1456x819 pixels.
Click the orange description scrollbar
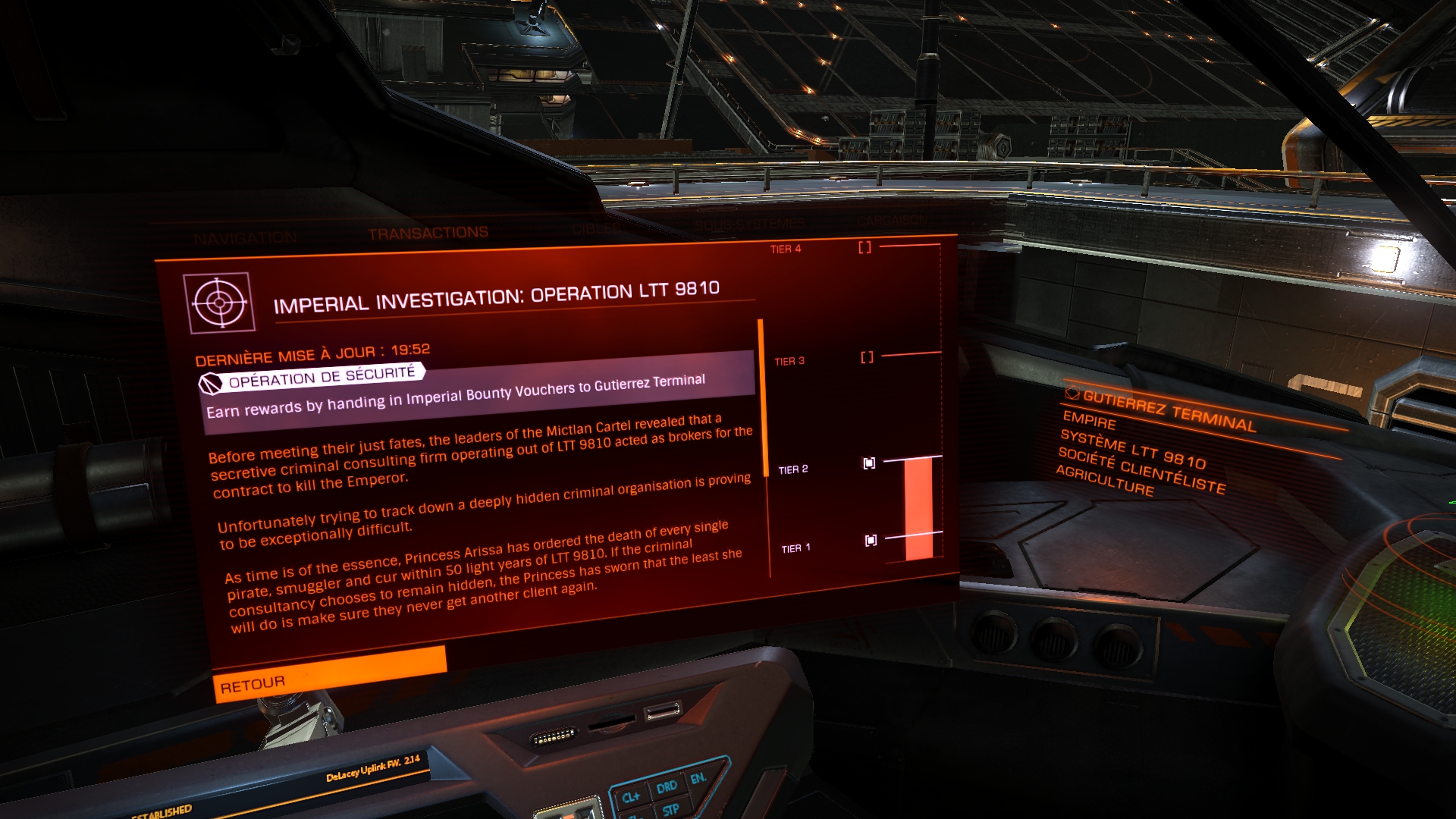click(761, 398)
